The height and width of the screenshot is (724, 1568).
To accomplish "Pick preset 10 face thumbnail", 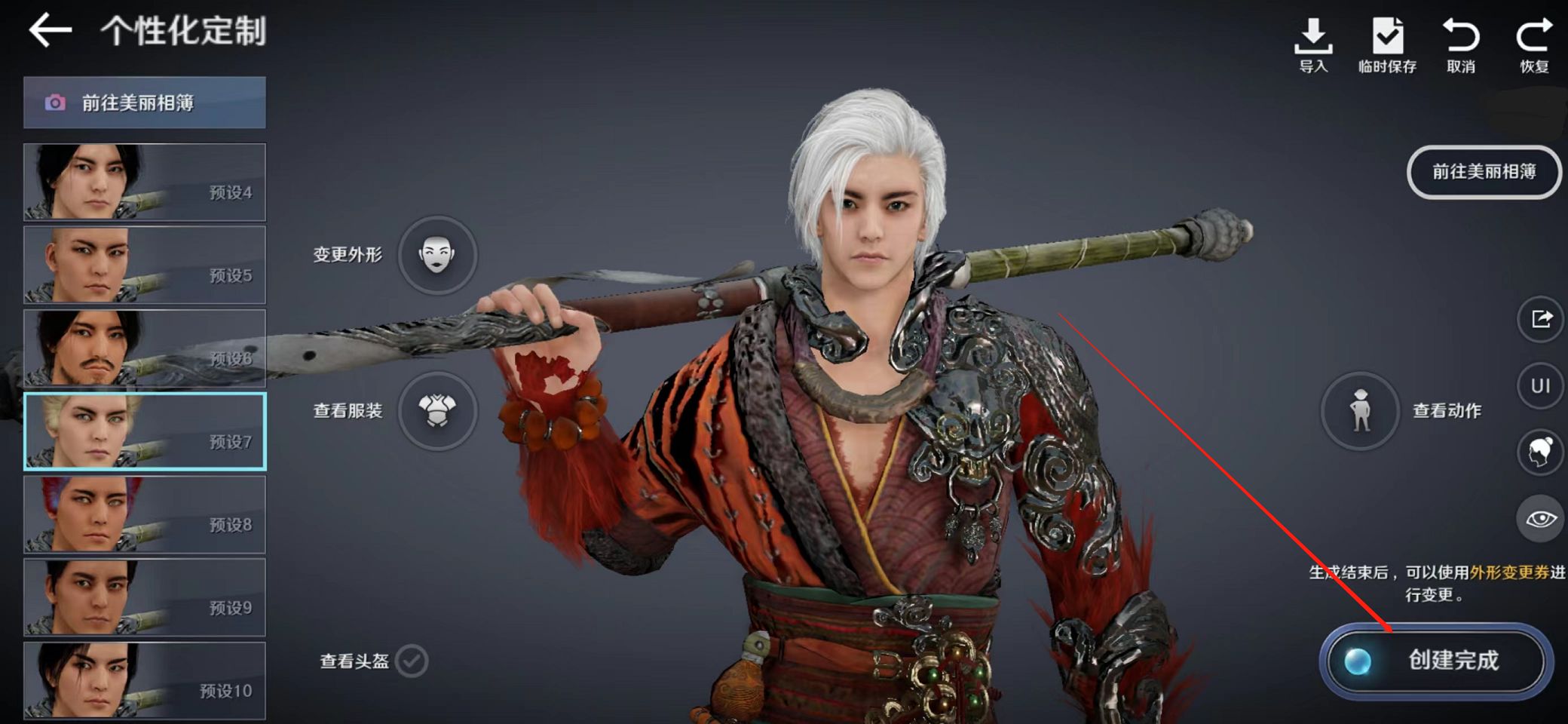I will 144,680.
